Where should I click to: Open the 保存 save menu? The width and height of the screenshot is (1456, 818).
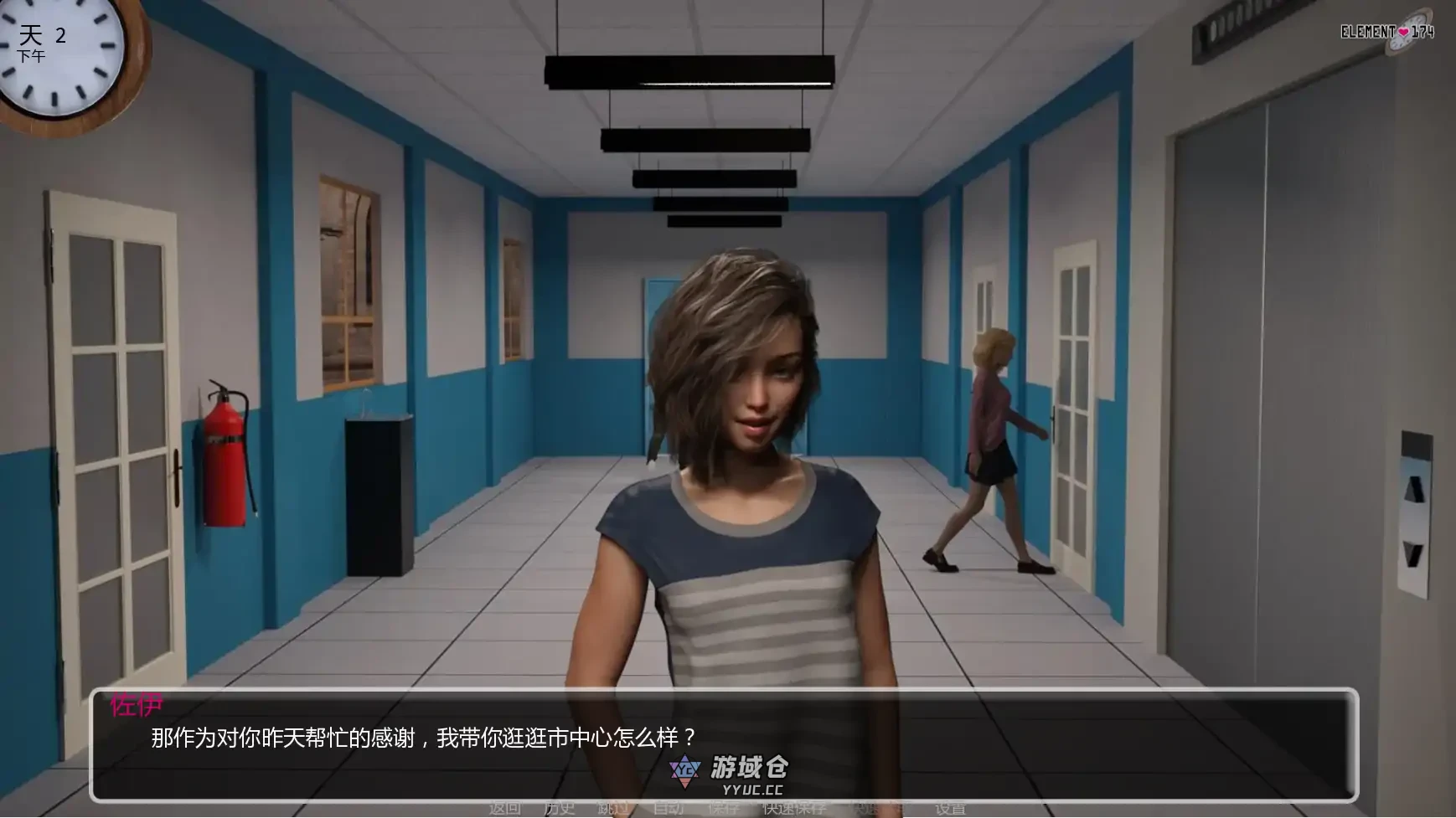pos(723,808)
